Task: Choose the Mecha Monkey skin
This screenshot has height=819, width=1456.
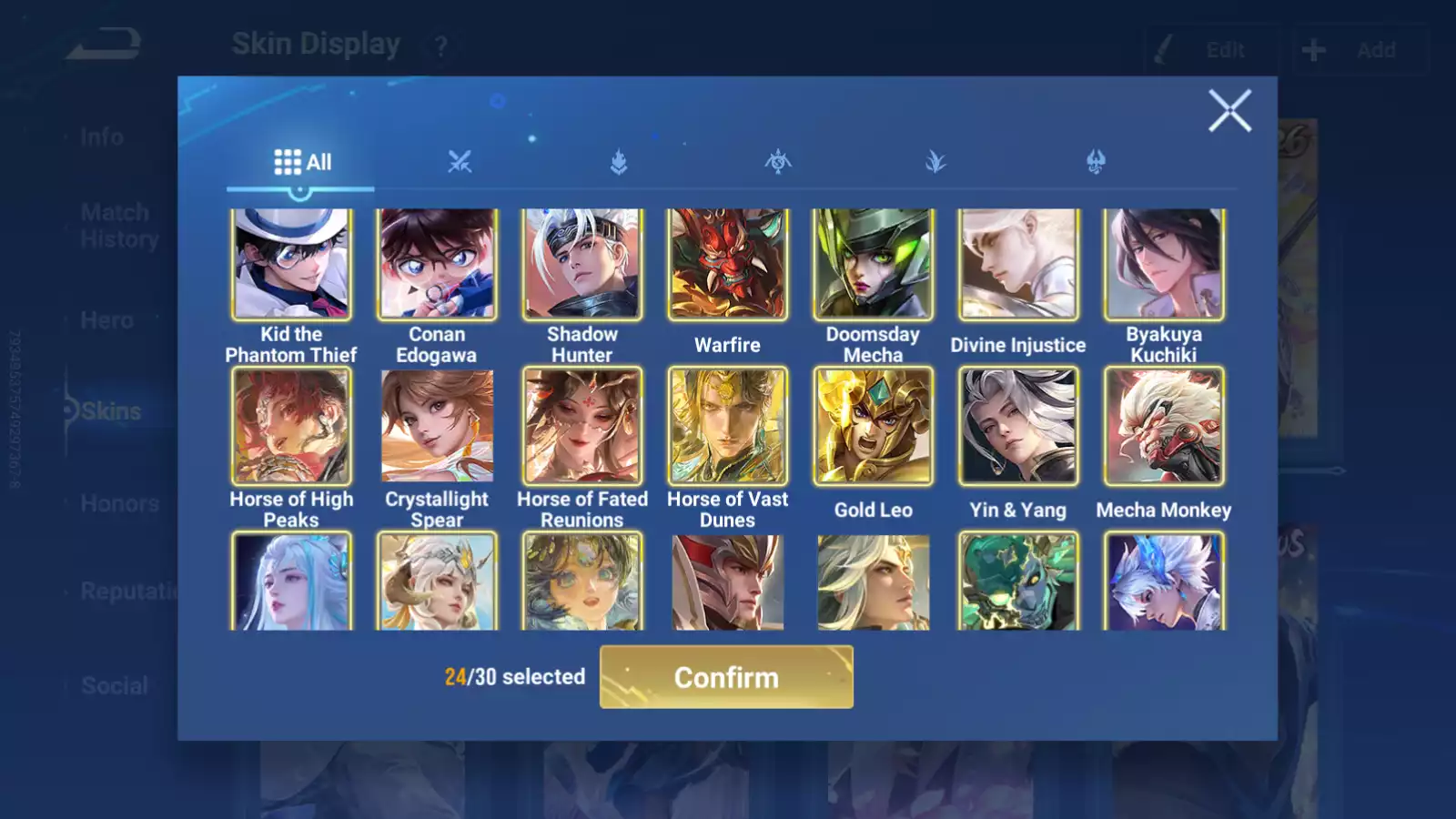Action: pyautogui.click(x=1164, y=426)
